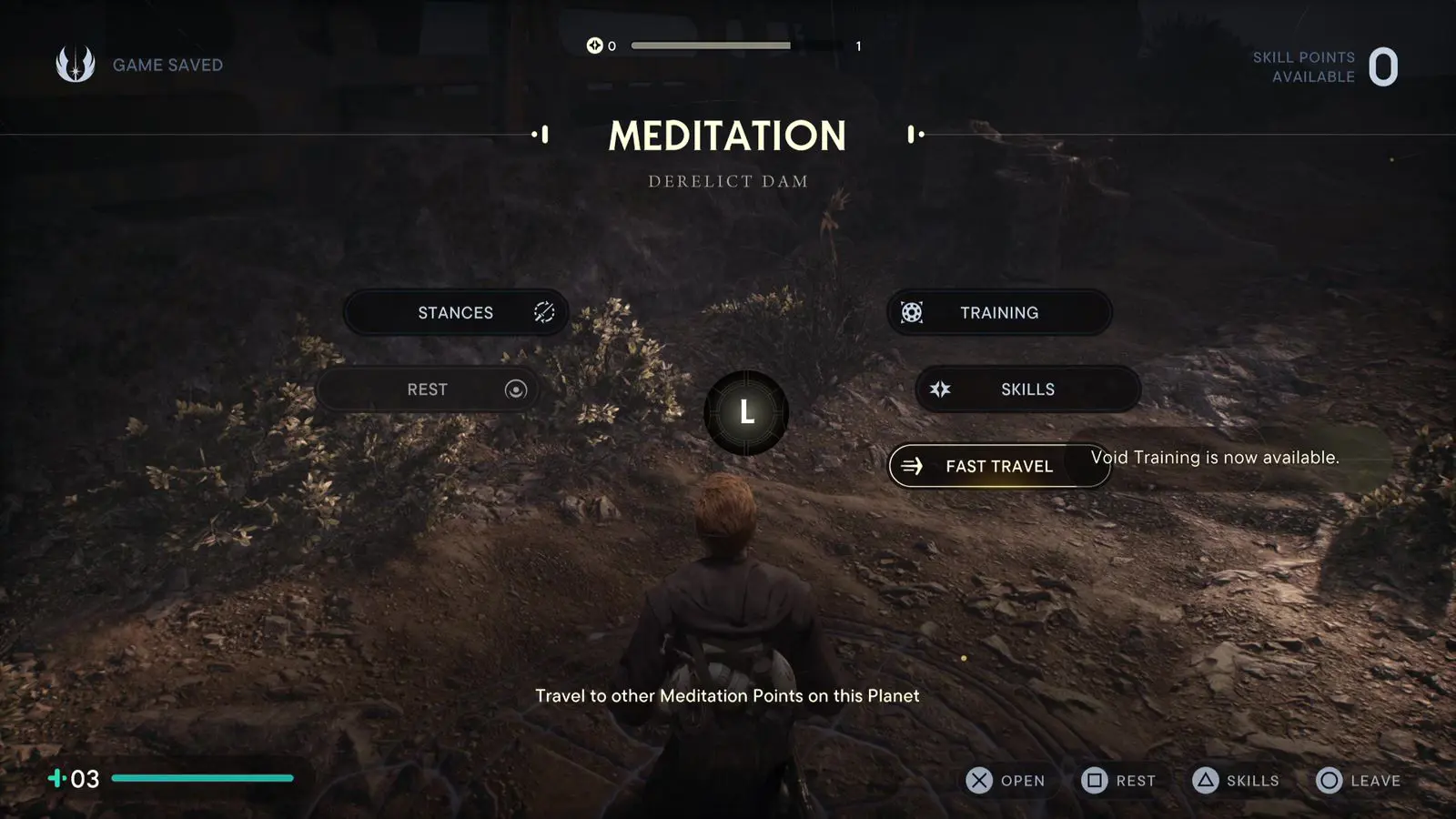The height and width of the screenshot is (819, 1456).
Task: Click the Skills sparkle icon
Action: click(939, 389)
